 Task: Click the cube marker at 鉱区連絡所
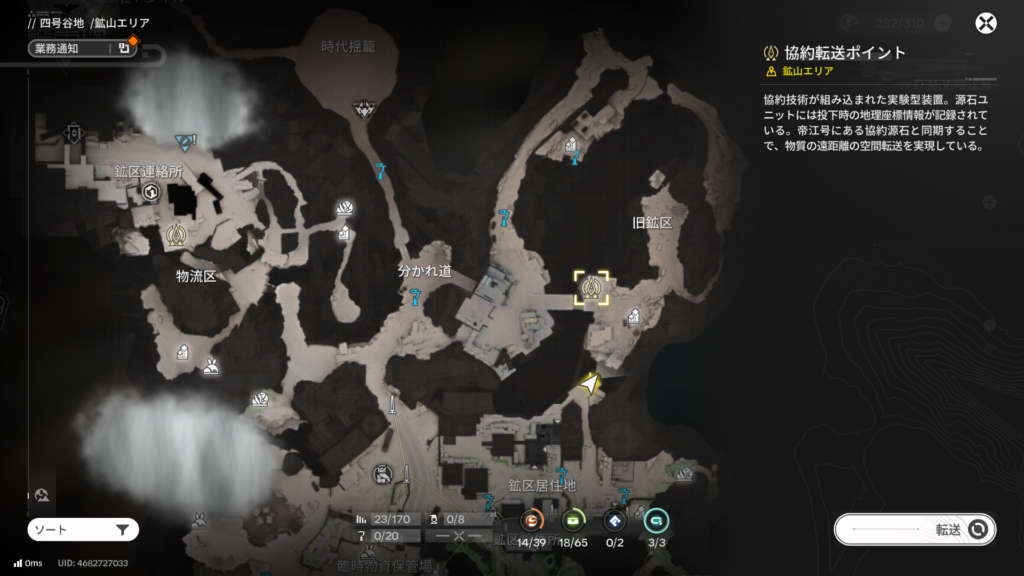click(x=151, y=191)
